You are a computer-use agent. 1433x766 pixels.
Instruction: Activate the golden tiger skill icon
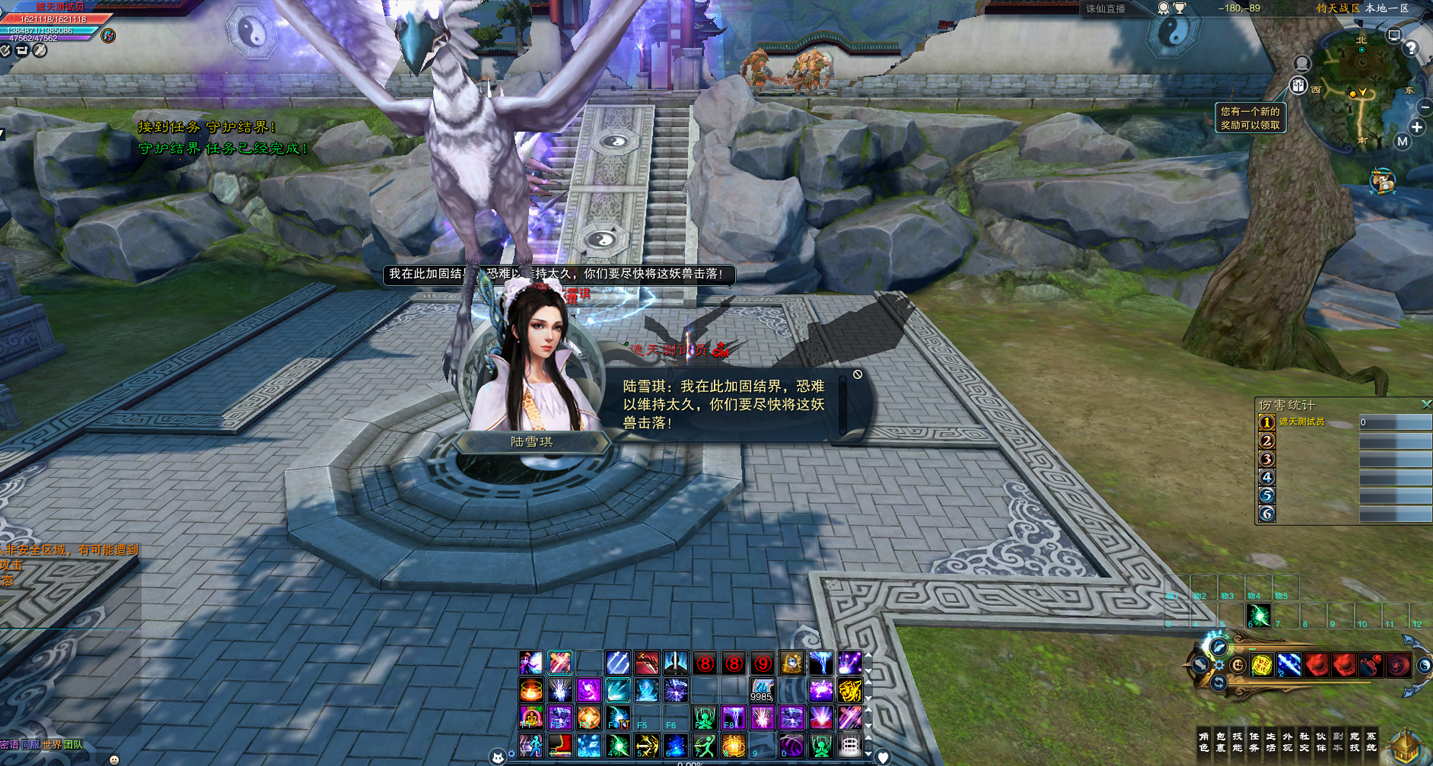point(849,690)
